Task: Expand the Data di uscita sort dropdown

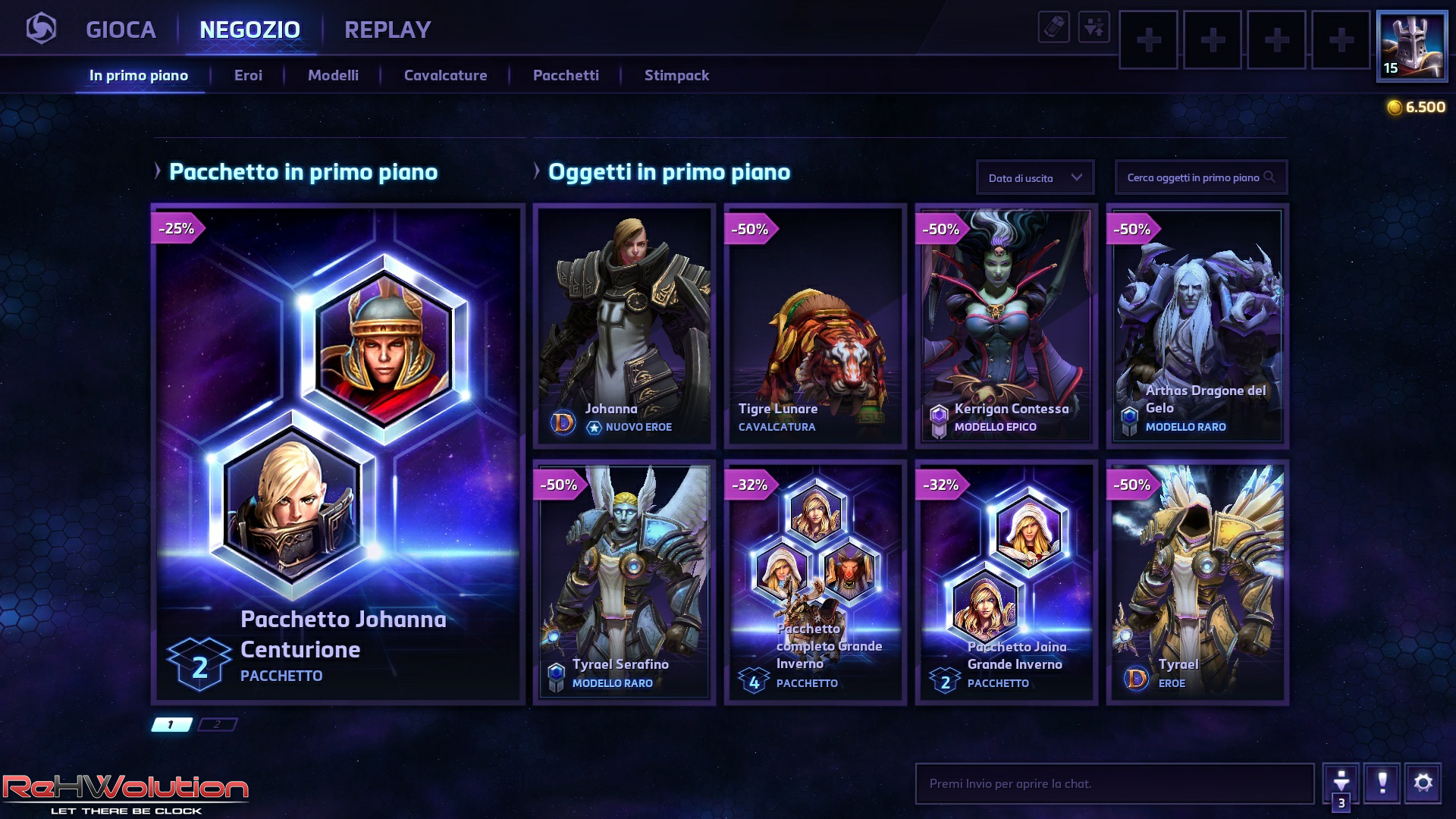Action: pyautogui.click(x=1035, y=177)
